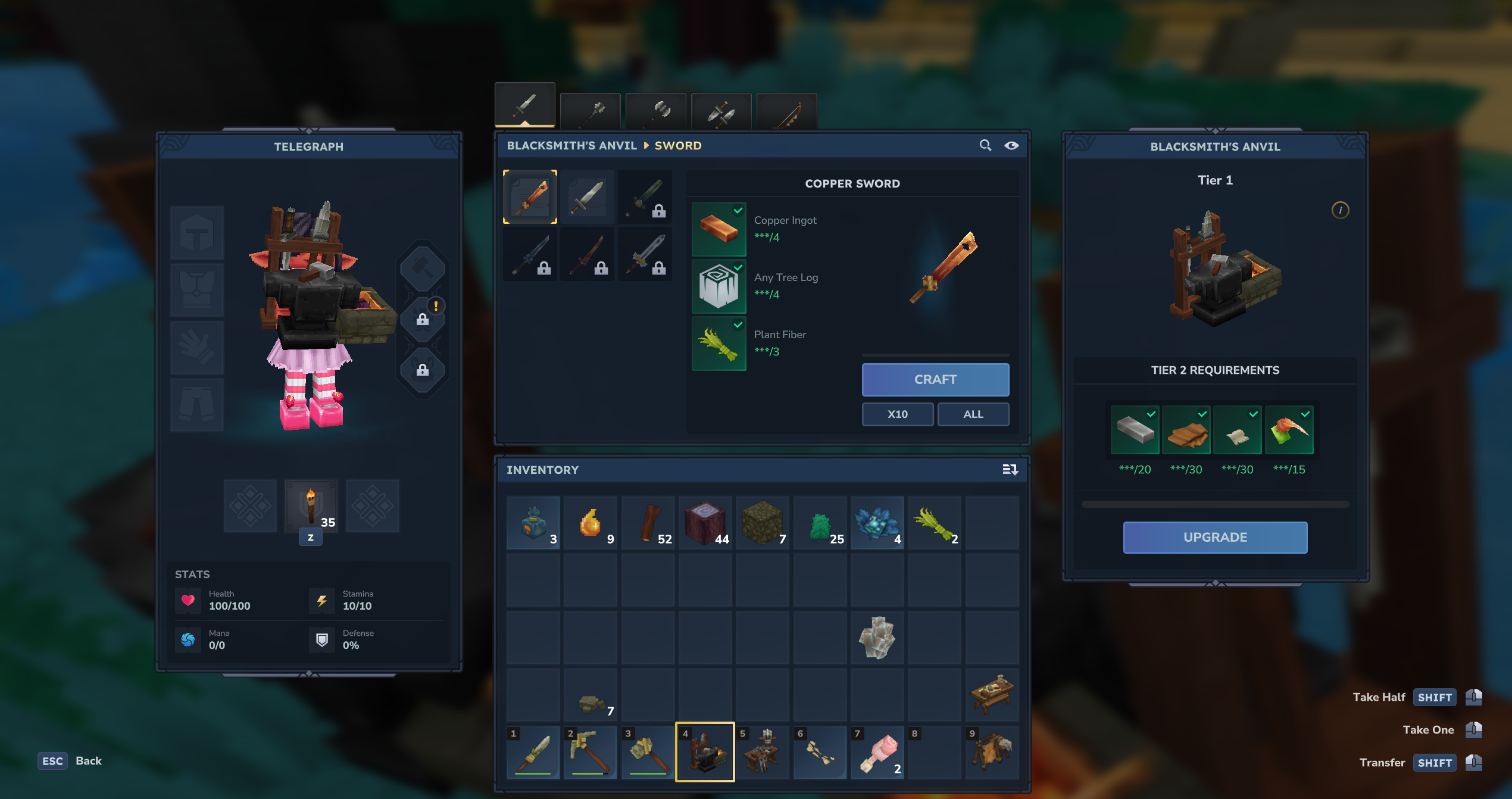Open the recipe search magnifier
This screenshot has width=1512, height=799.
tap(985, 145)
